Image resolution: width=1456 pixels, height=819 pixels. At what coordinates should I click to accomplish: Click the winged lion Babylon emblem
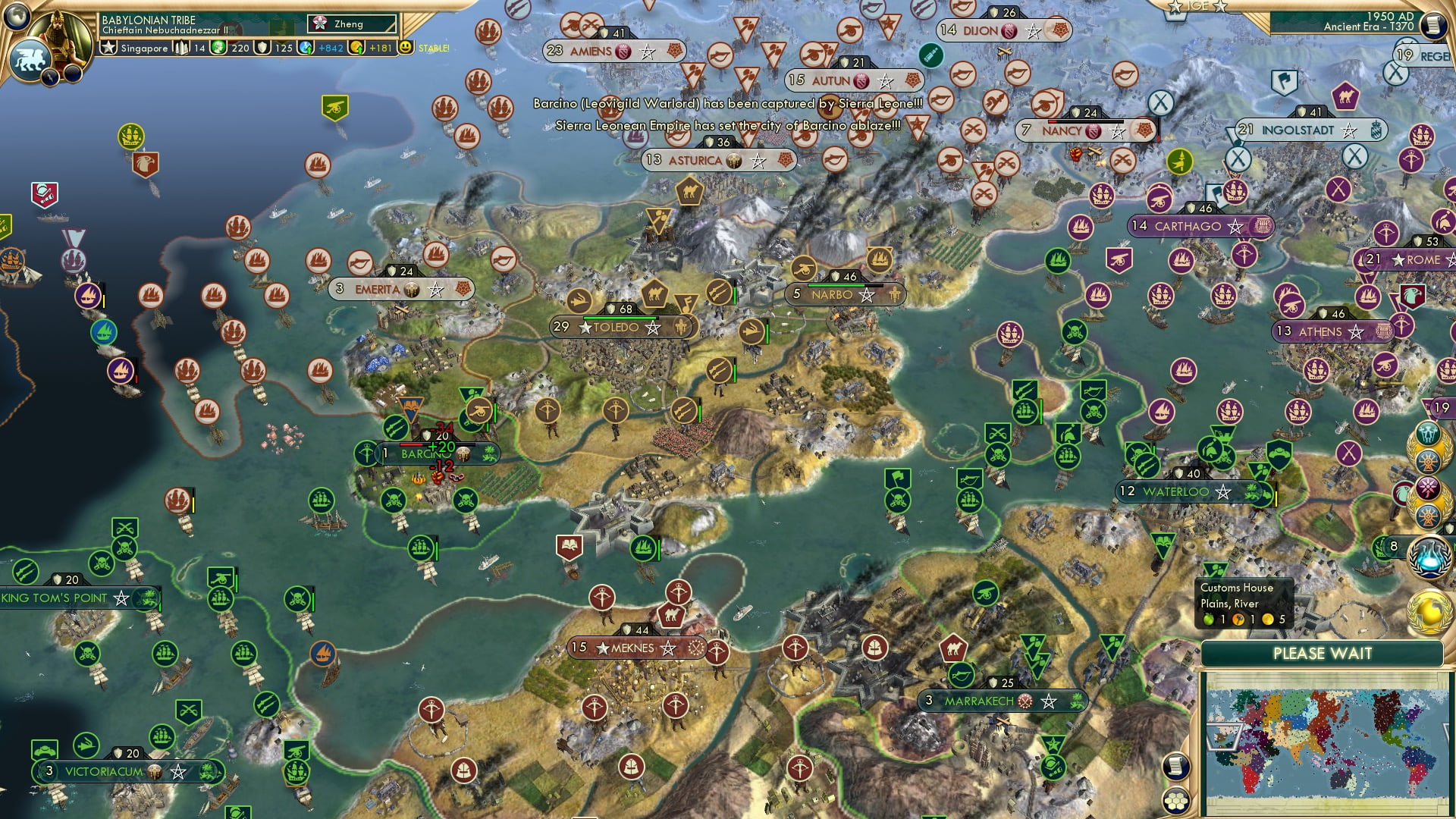(x=30, y=59)
